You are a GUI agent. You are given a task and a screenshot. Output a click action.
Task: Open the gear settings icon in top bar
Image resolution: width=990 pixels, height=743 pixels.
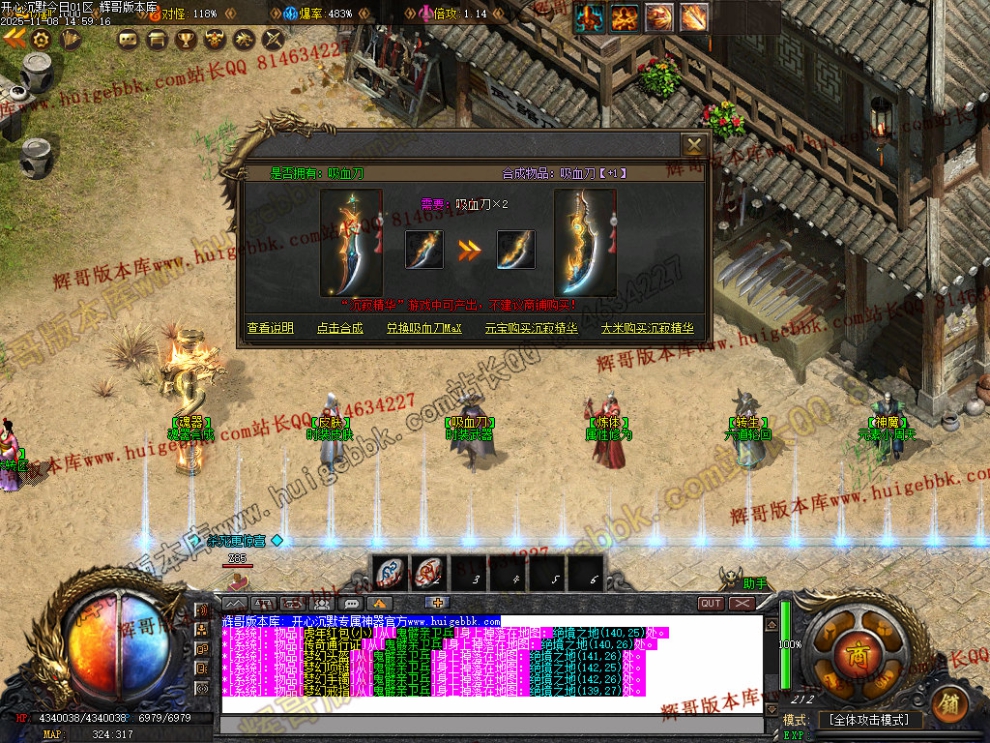(41, 39)
